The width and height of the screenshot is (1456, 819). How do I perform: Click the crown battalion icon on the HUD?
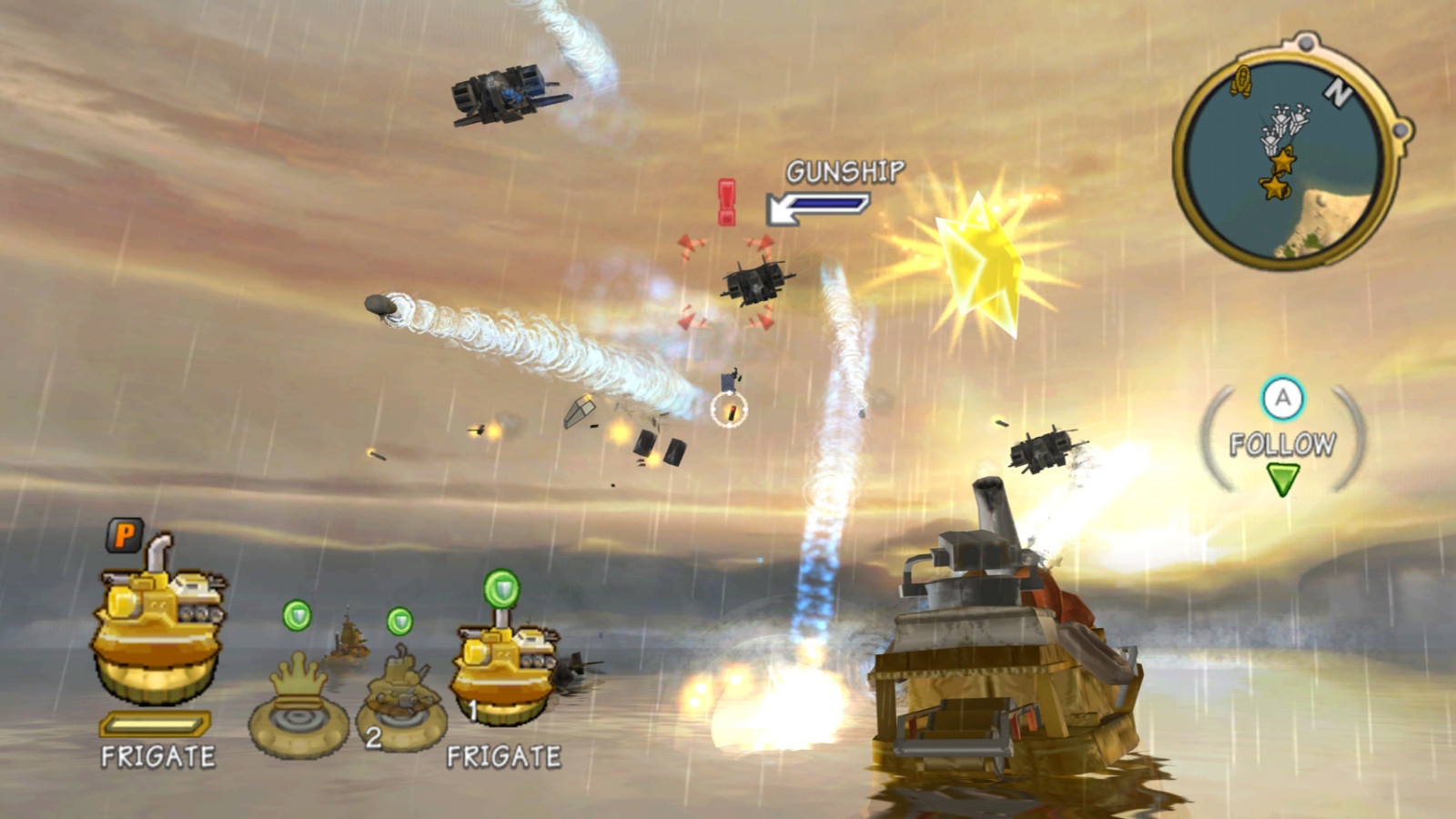[x=296, y=701]
